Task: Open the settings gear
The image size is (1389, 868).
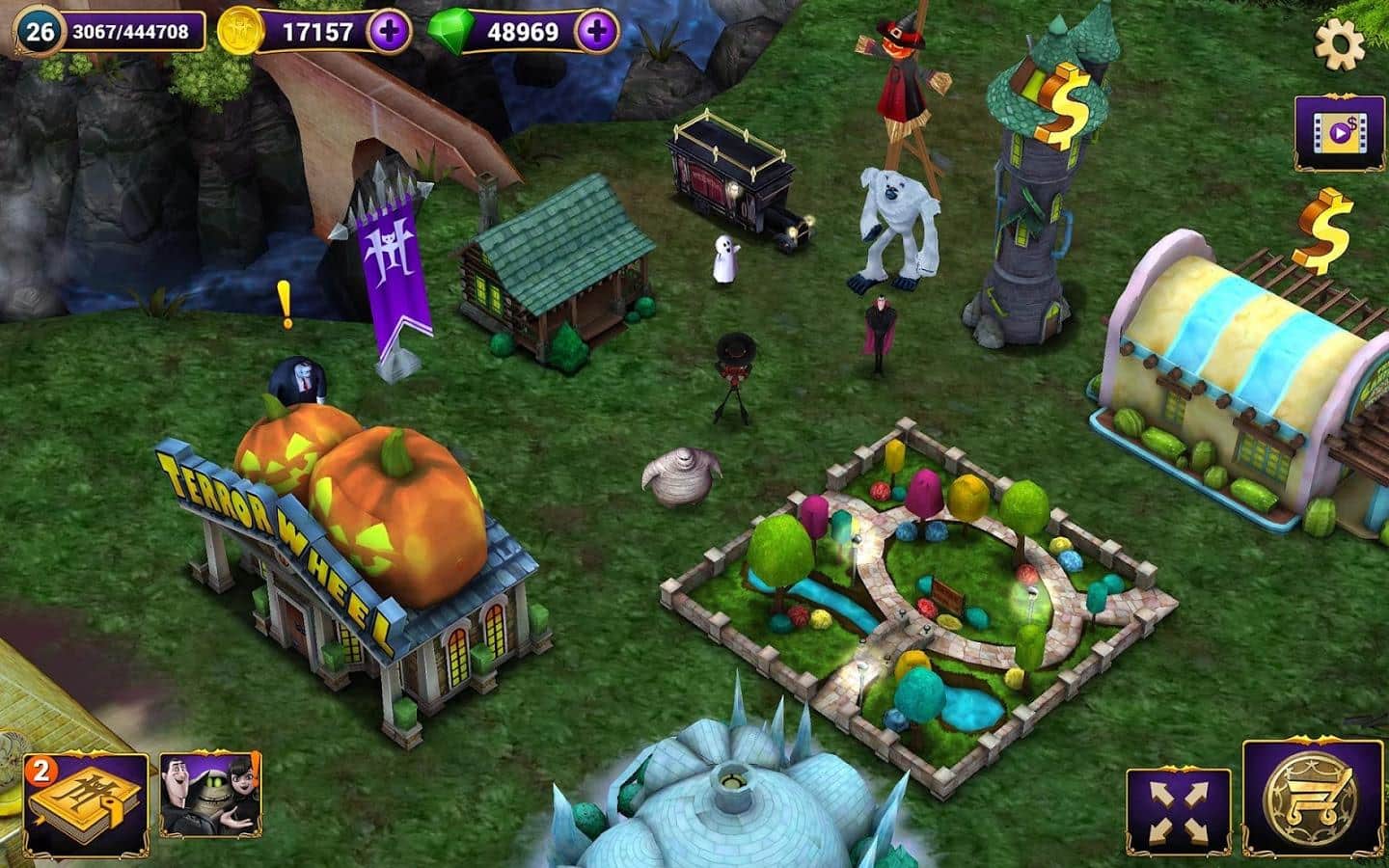Action: [x=1340, y=43]
